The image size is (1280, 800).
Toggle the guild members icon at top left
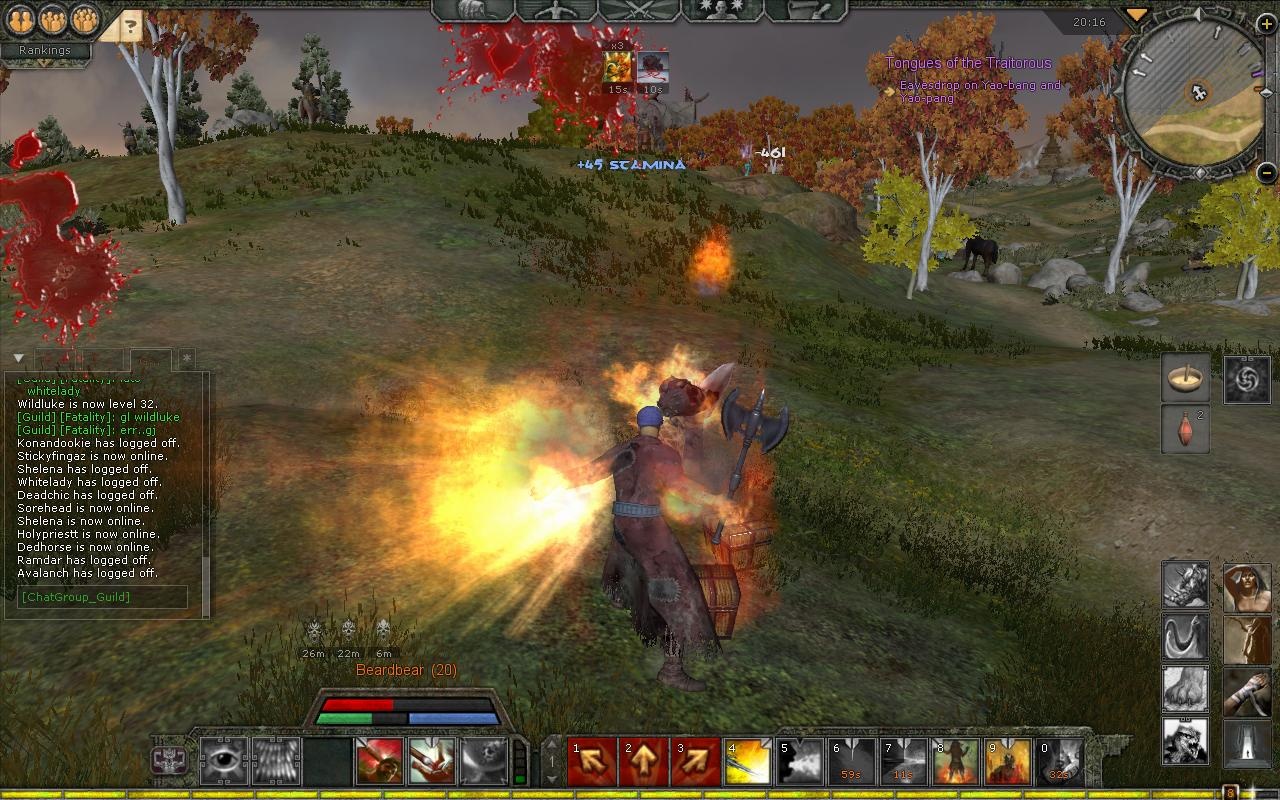tap(85, 20)
